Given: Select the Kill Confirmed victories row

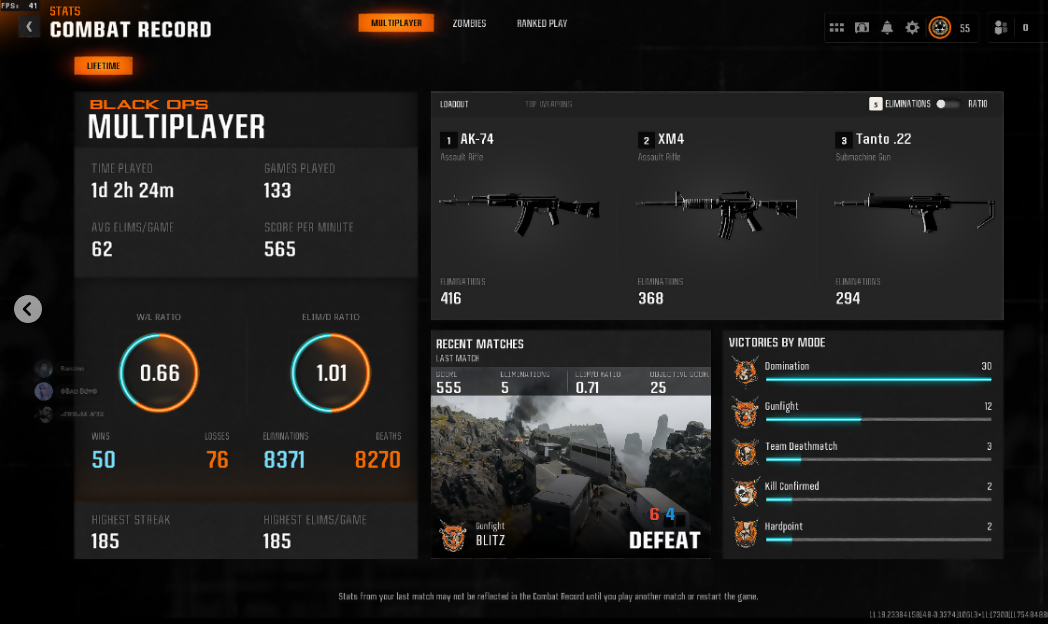Looking at the screenshot, I should point(864,491).
